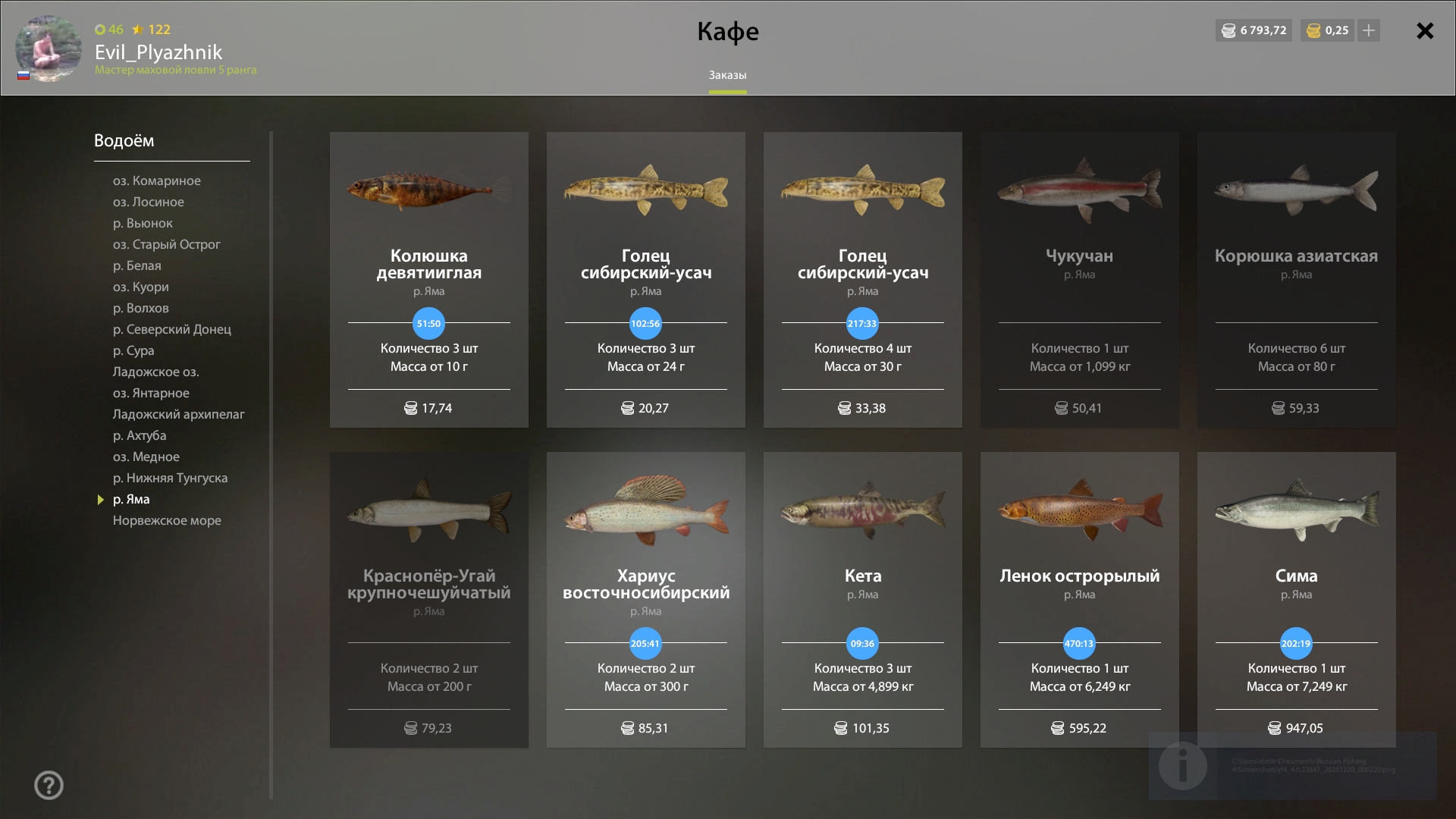Choose the Хариус восточносибирский order

pos(646,600)
